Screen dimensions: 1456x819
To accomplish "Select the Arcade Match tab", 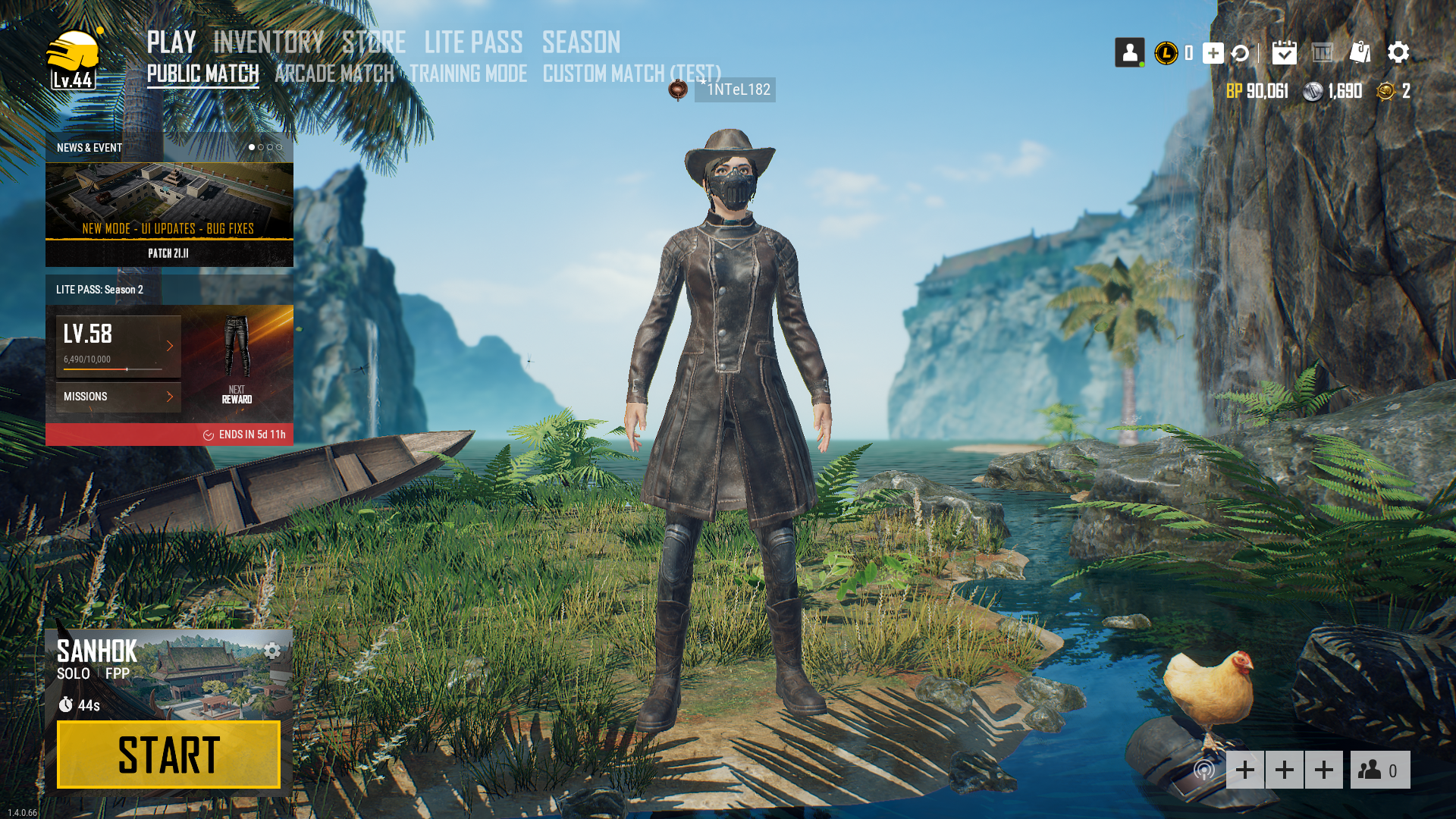I will 334,74.
